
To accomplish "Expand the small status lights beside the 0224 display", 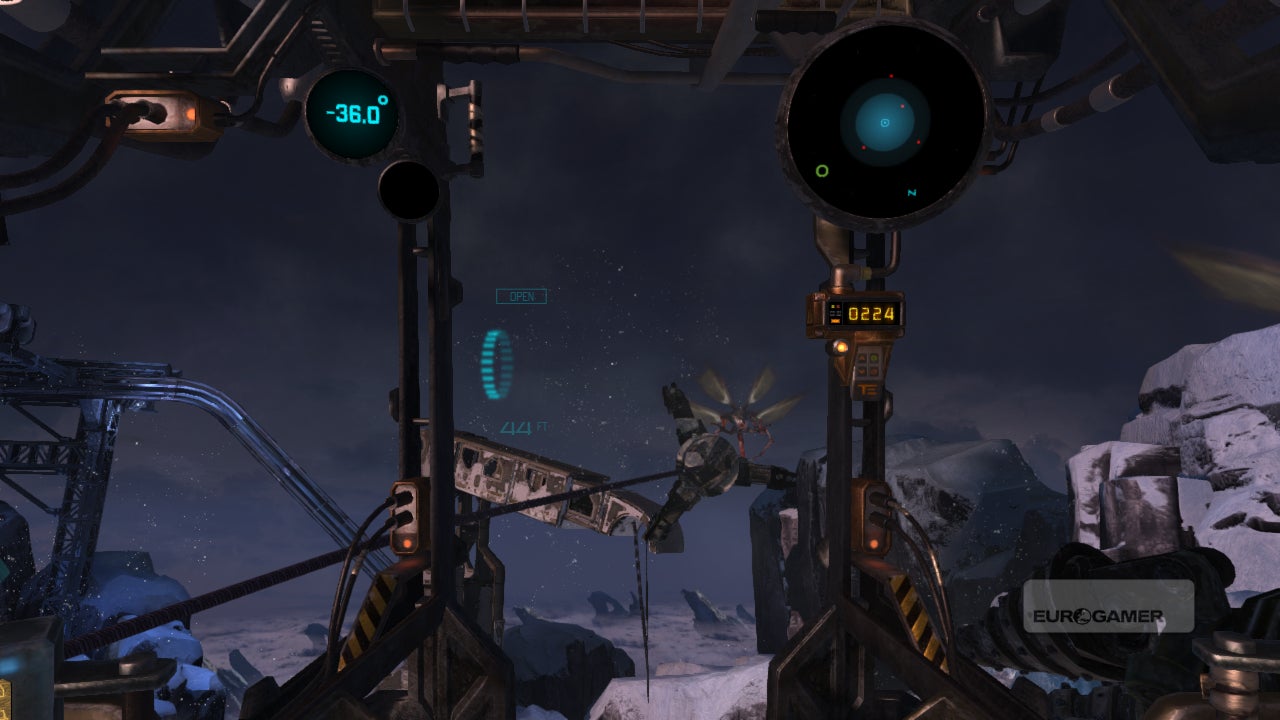I will [835, 313].
